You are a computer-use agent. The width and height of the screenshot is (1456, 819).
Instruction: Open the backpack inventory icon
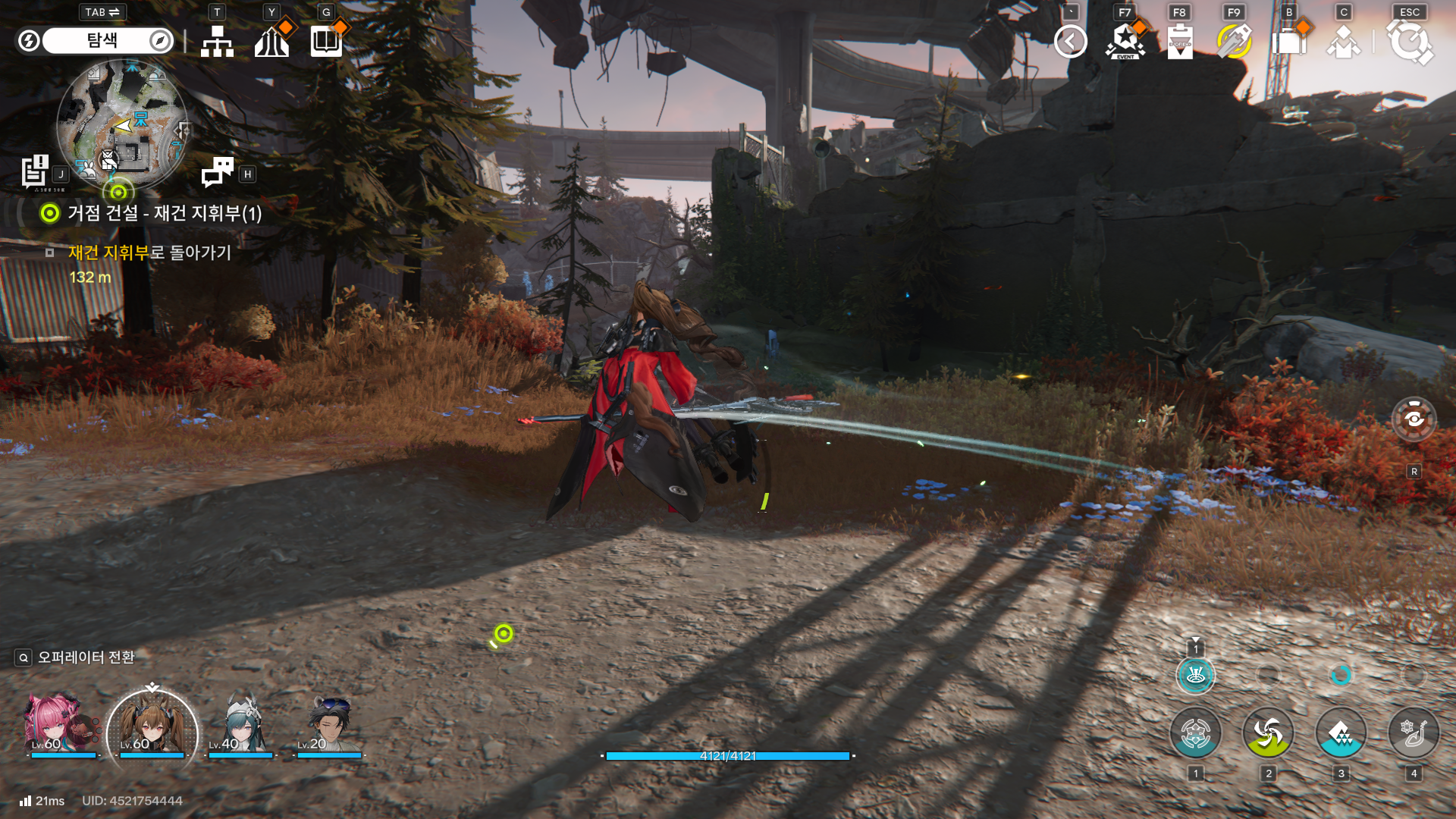(1289, 42)
